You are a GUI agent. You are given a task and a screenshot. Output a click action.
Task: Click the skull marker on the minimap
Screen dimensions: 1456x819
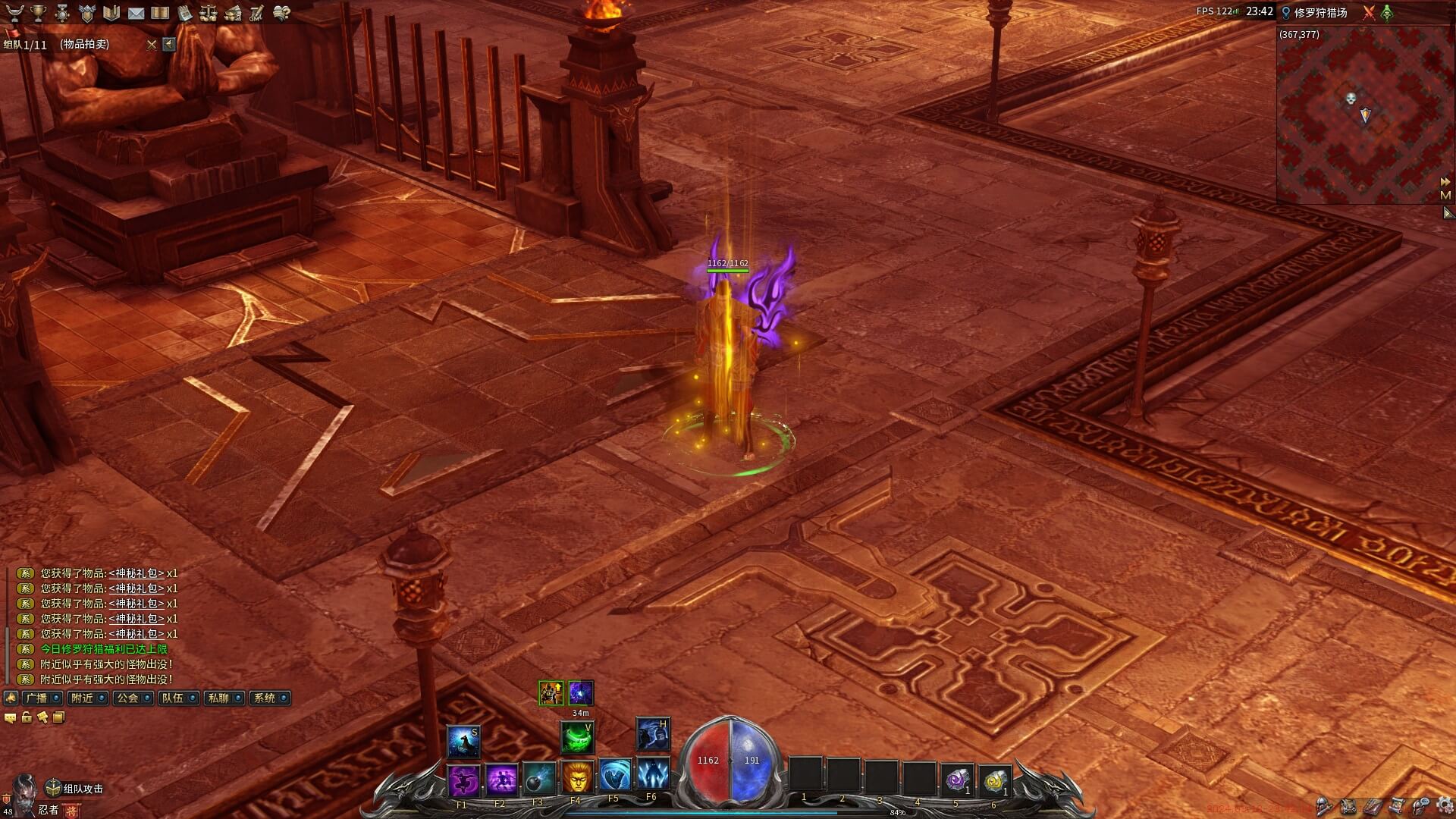tap(1351, 99)
